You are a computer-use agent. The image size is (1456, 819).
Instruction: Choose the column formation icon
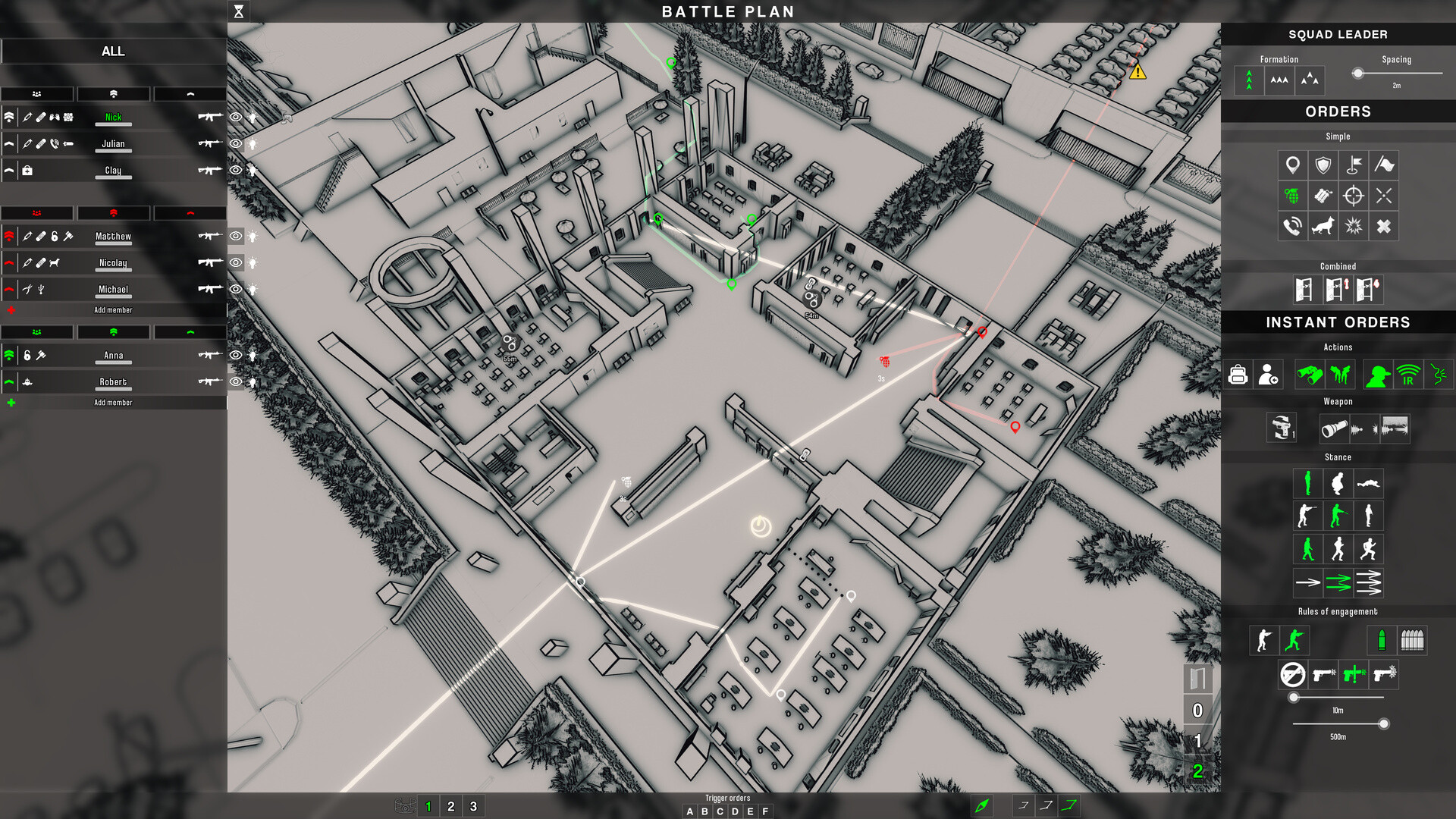[x=1249, y=80]
